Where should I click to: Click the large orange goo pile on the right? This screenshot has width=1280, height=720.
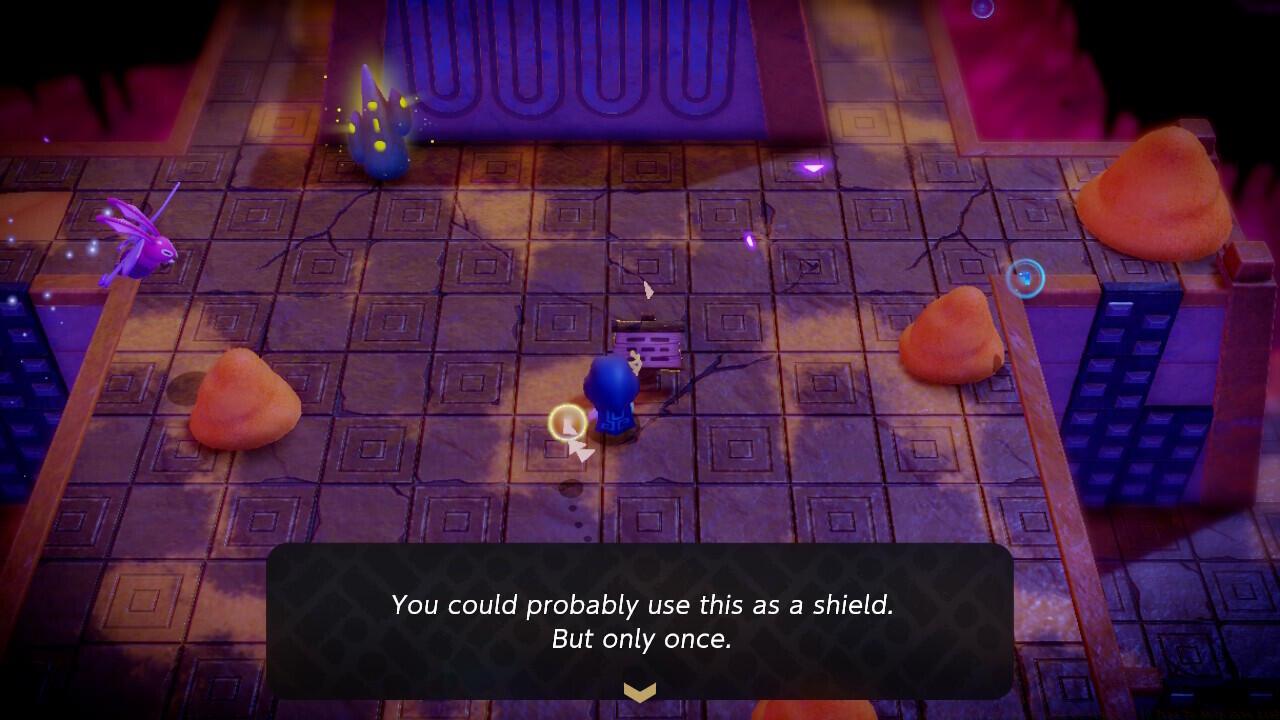[x=950, y=340]
